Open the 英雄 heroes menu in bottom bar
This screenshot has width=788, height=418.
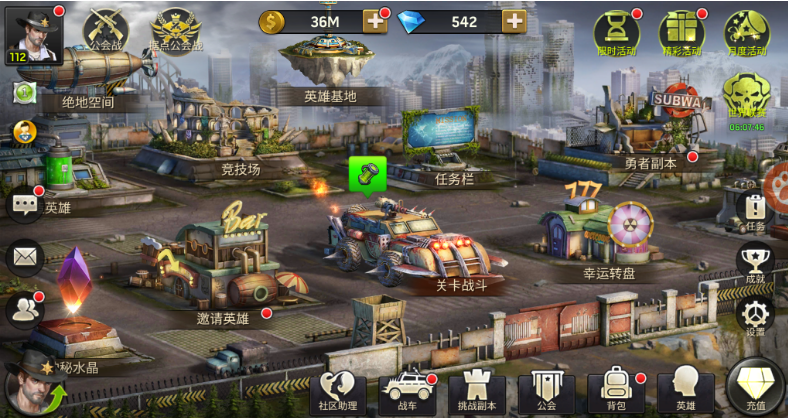[x=685, y=391]
